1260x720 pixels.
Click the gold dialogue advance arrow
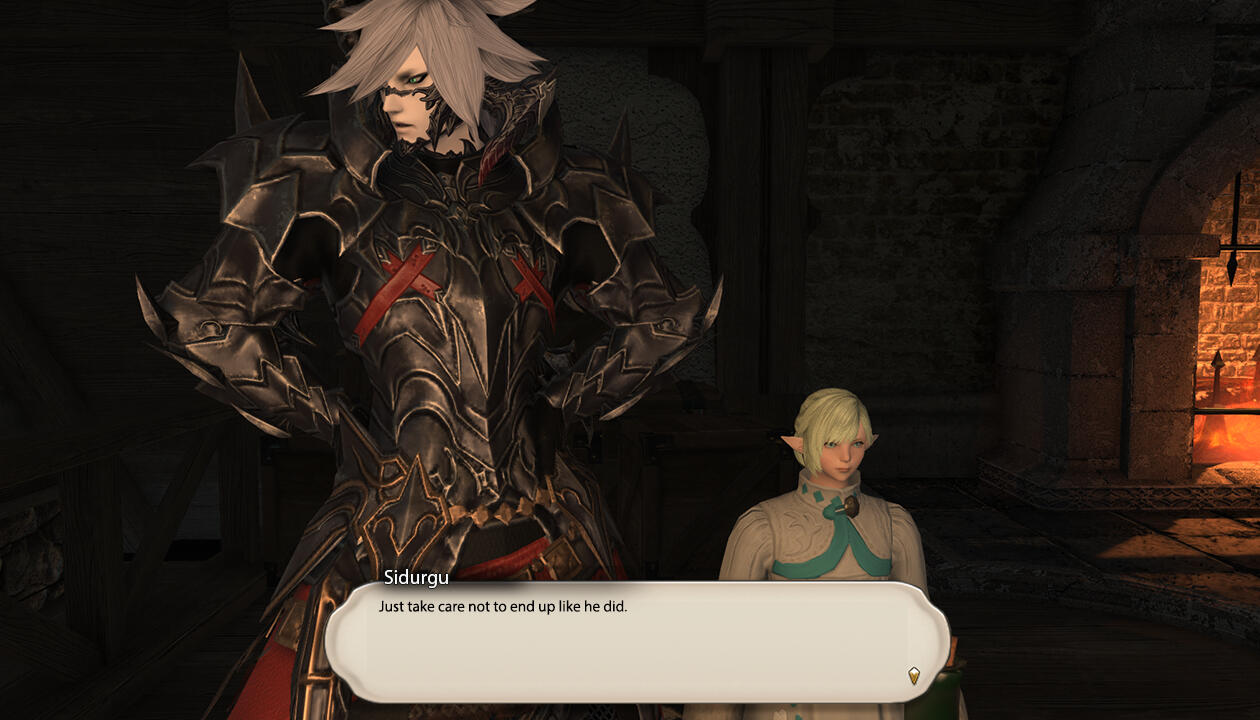[913, 675]
